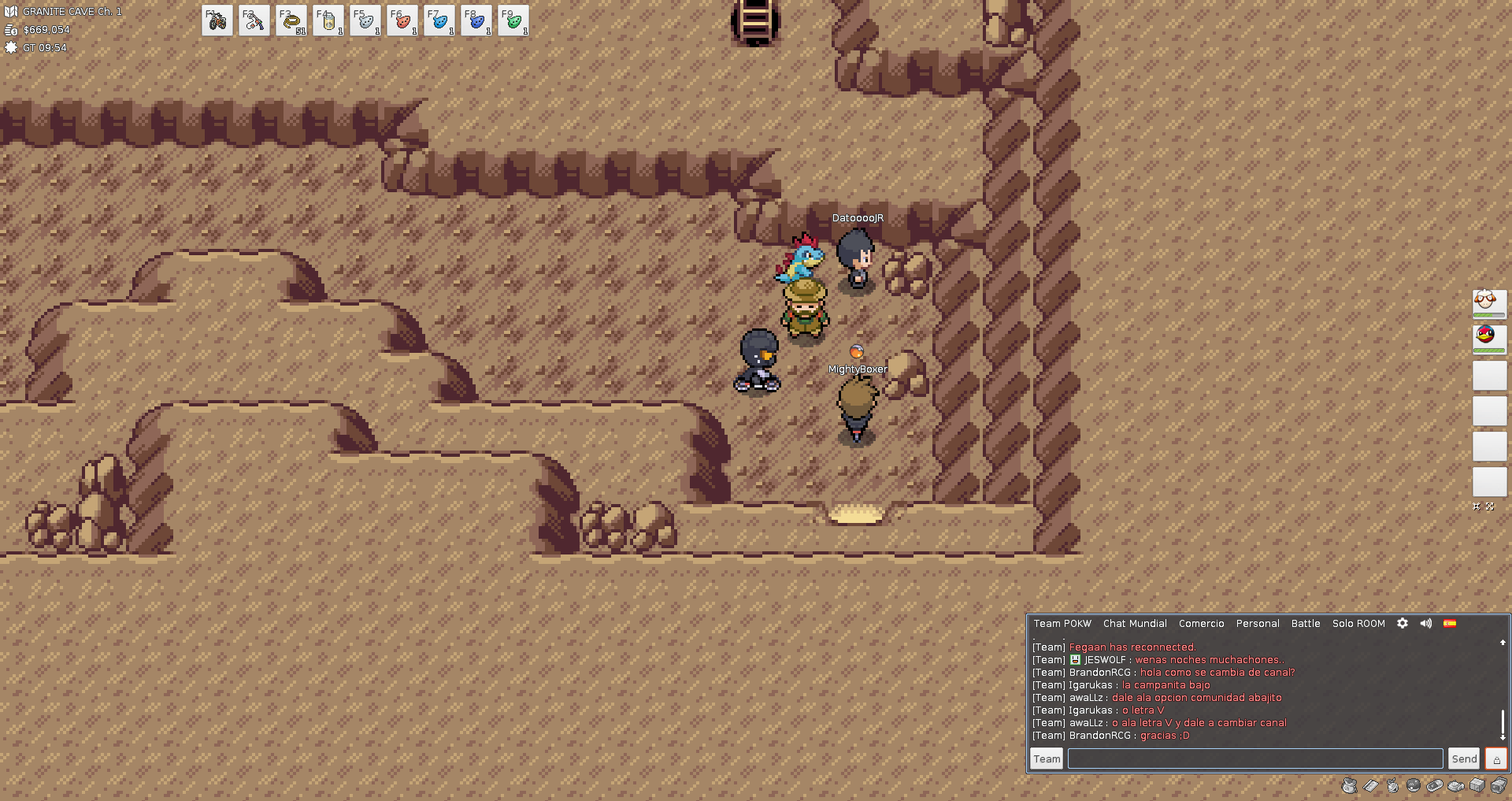Select the green ocarina in slot F9
This screenshot has width=1512, height=801.
point(513,21)
